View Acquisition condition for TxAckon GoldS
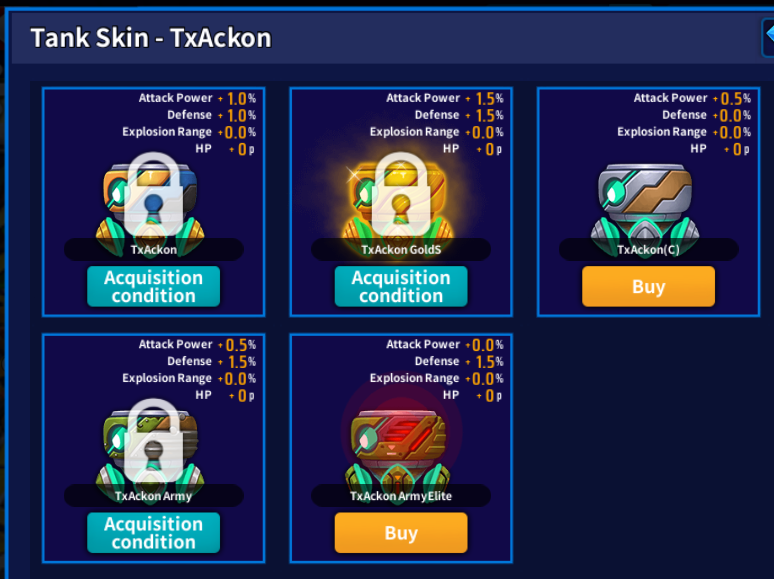Screen dimensions: 774x579 coord(400,287)
